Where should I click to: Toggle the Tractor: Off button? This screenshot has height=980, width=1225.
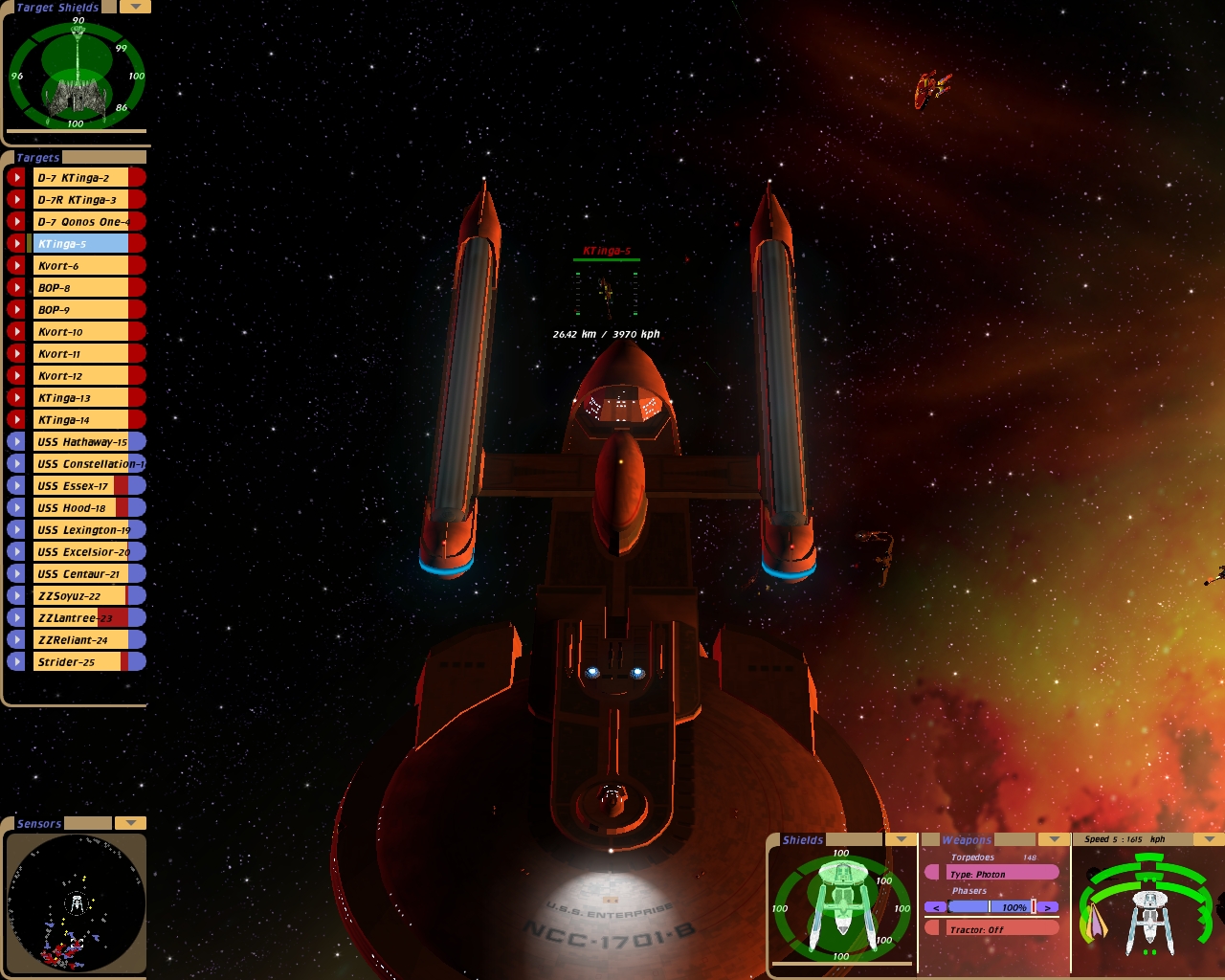tap(995, 929)
